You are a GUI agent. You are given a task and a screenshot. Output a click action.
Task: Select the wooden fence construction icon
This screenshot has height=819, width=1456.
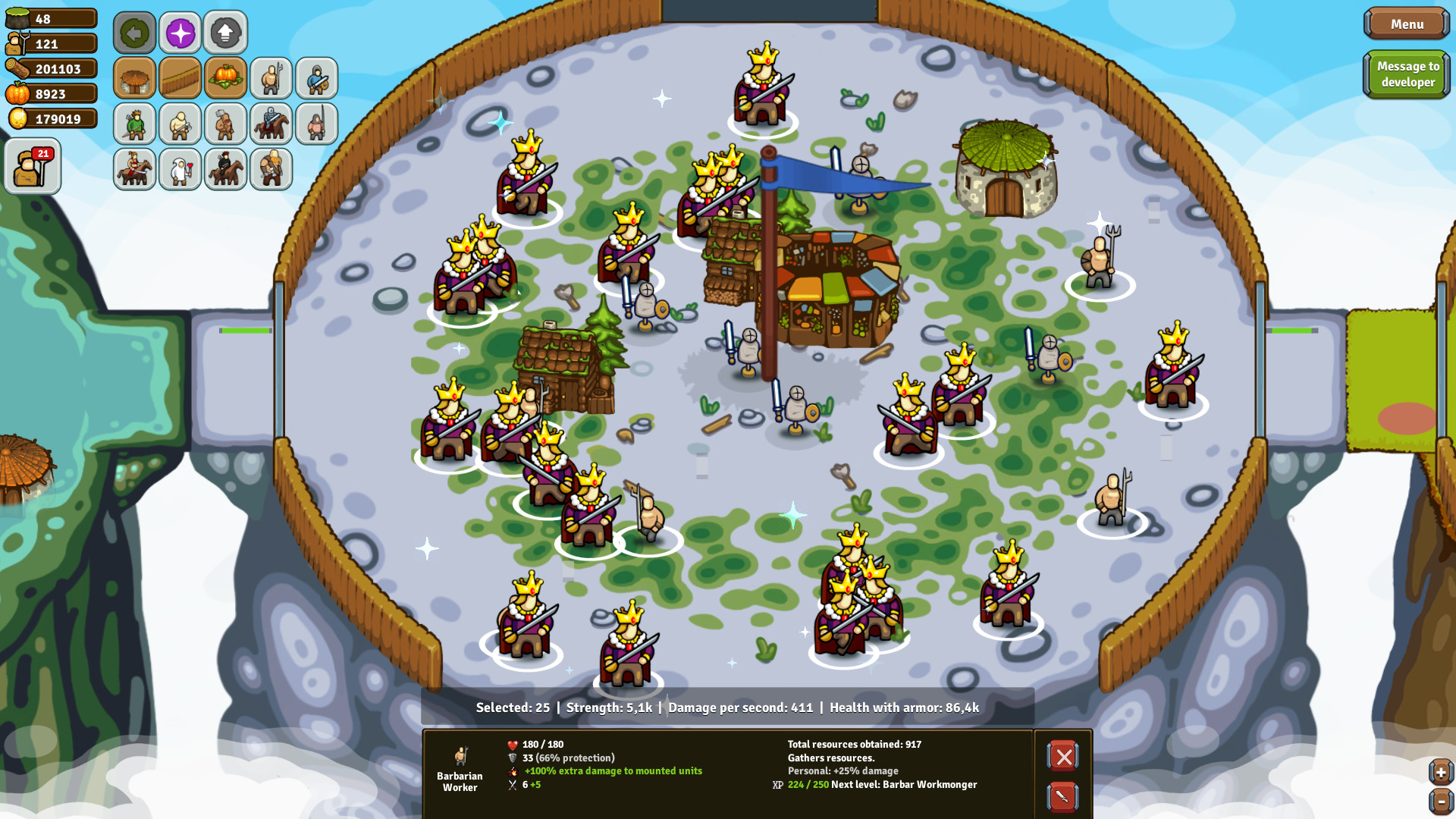pos(180,78)
